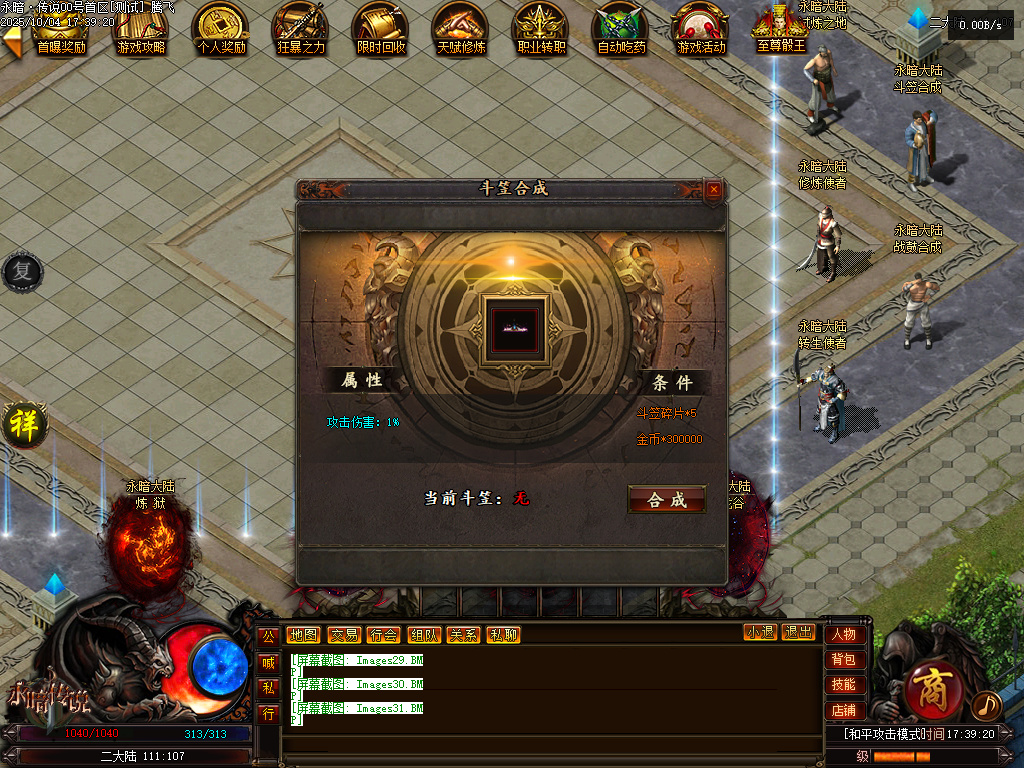Open the 背包 bag button

[843, 659]
